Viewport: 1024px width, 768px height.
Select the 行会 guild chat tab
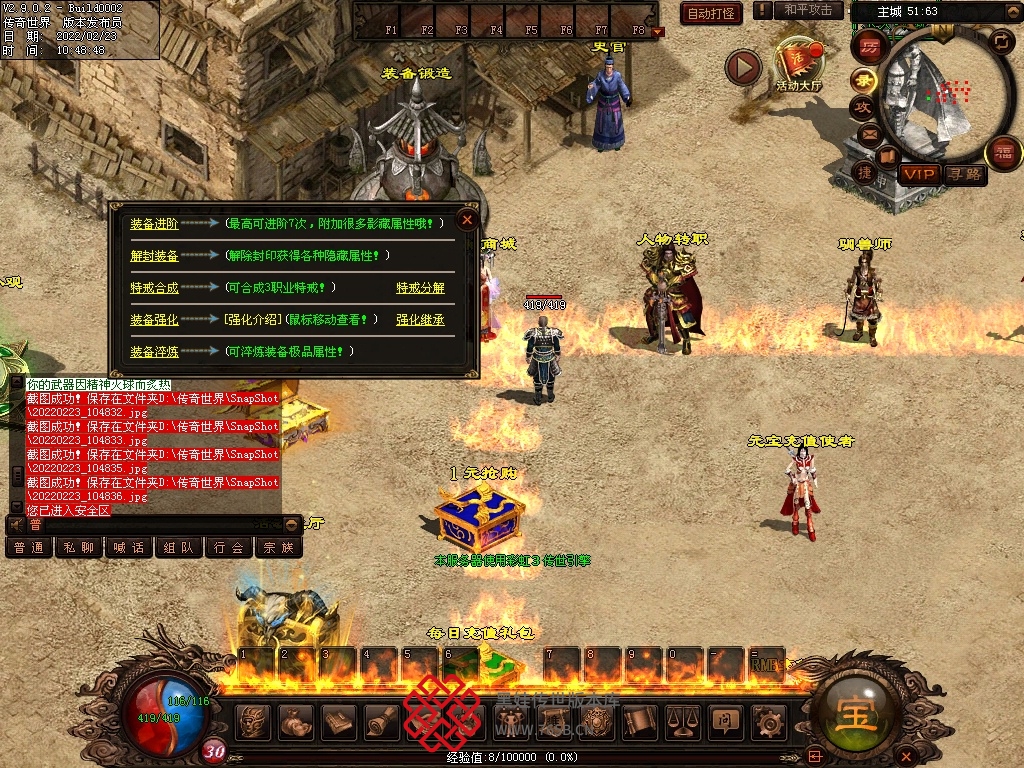point(229,548)
